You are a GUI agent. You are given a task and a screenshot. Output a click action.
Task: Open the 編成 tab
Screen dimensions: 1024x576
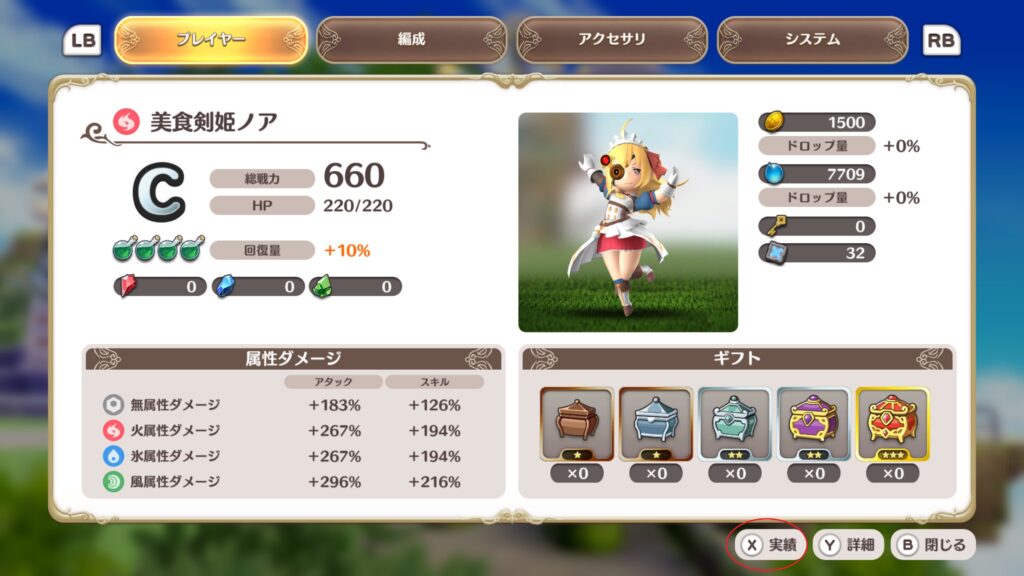[x=411, y=41]
